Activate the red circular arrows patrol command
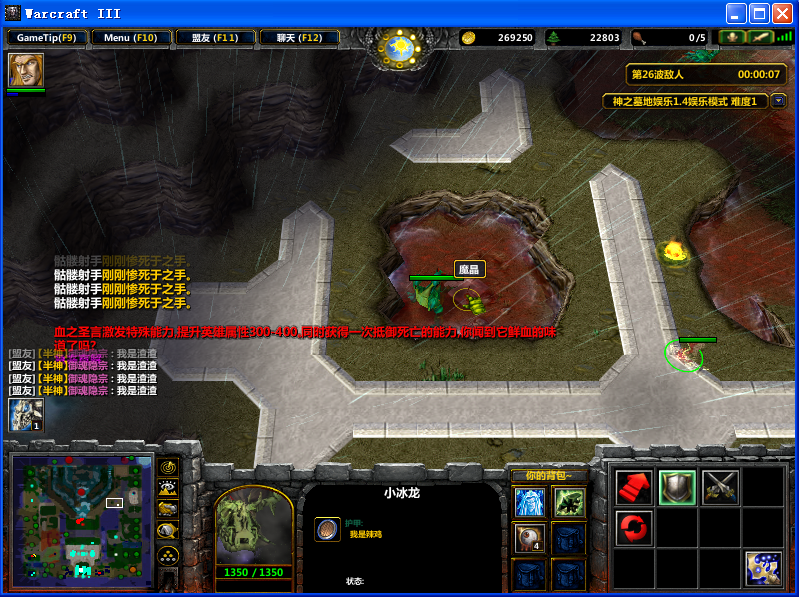 pos(634,527)
